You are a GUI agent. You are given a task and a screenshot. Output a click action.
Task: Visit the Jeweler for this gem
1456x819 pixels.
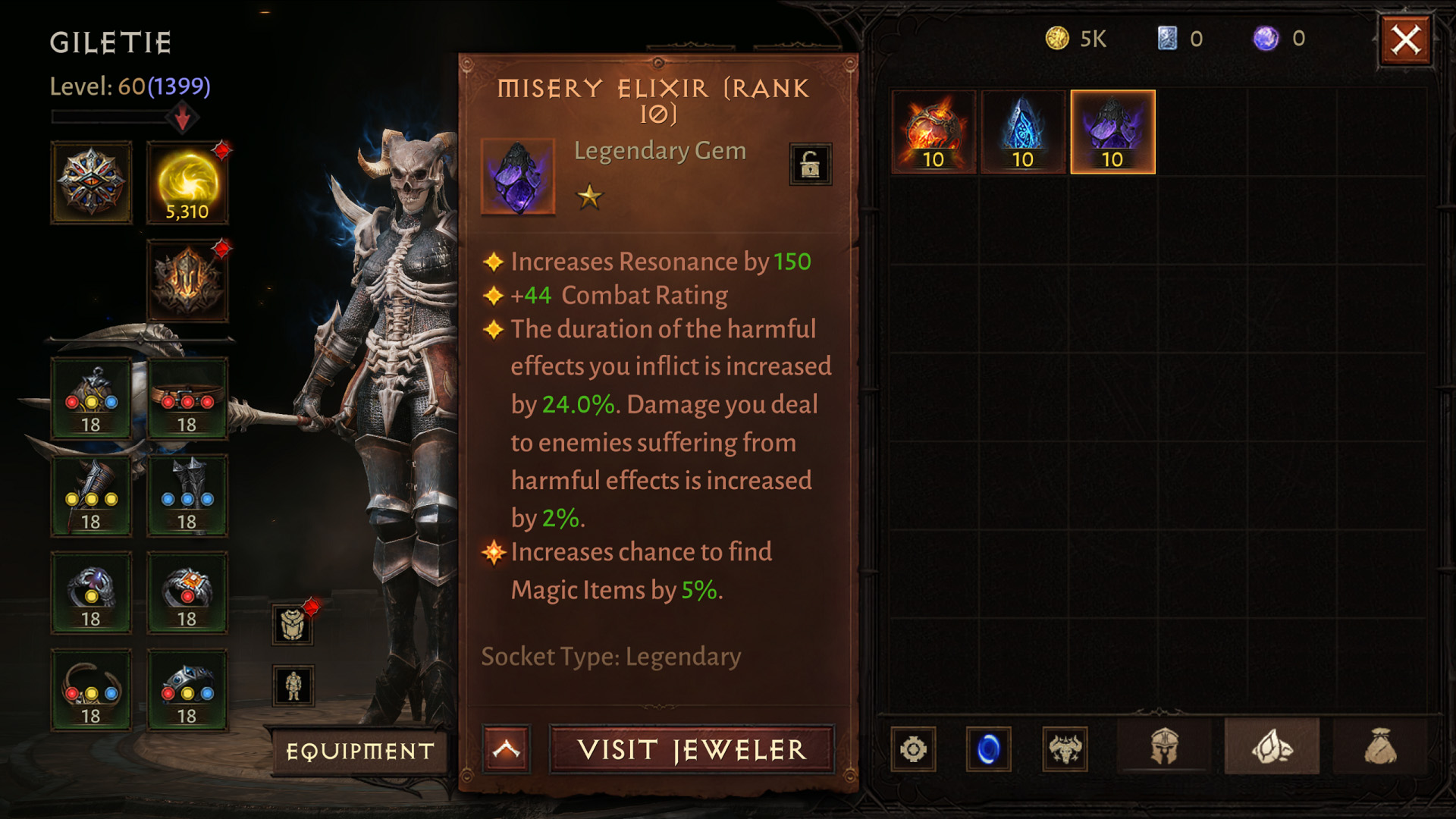[x=692, y=750]
